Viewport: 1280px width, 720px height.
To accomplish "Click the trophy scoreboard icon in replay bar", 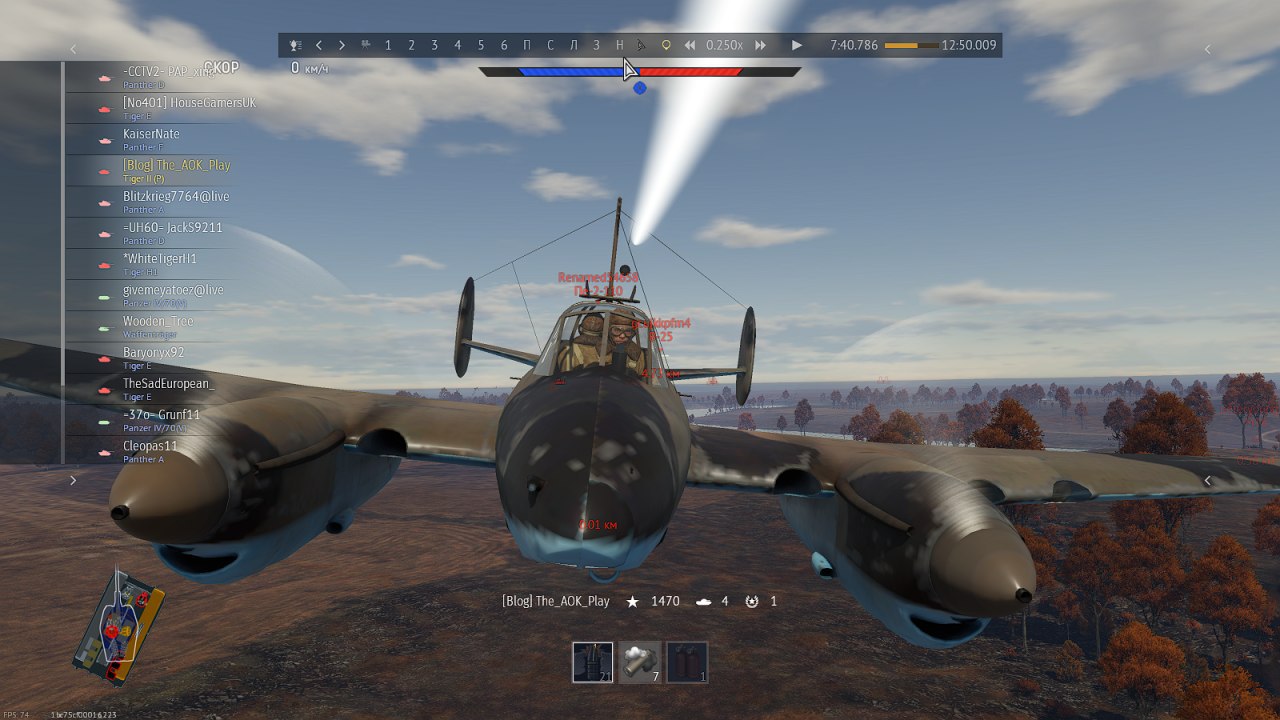I will [x=295, y=45].
